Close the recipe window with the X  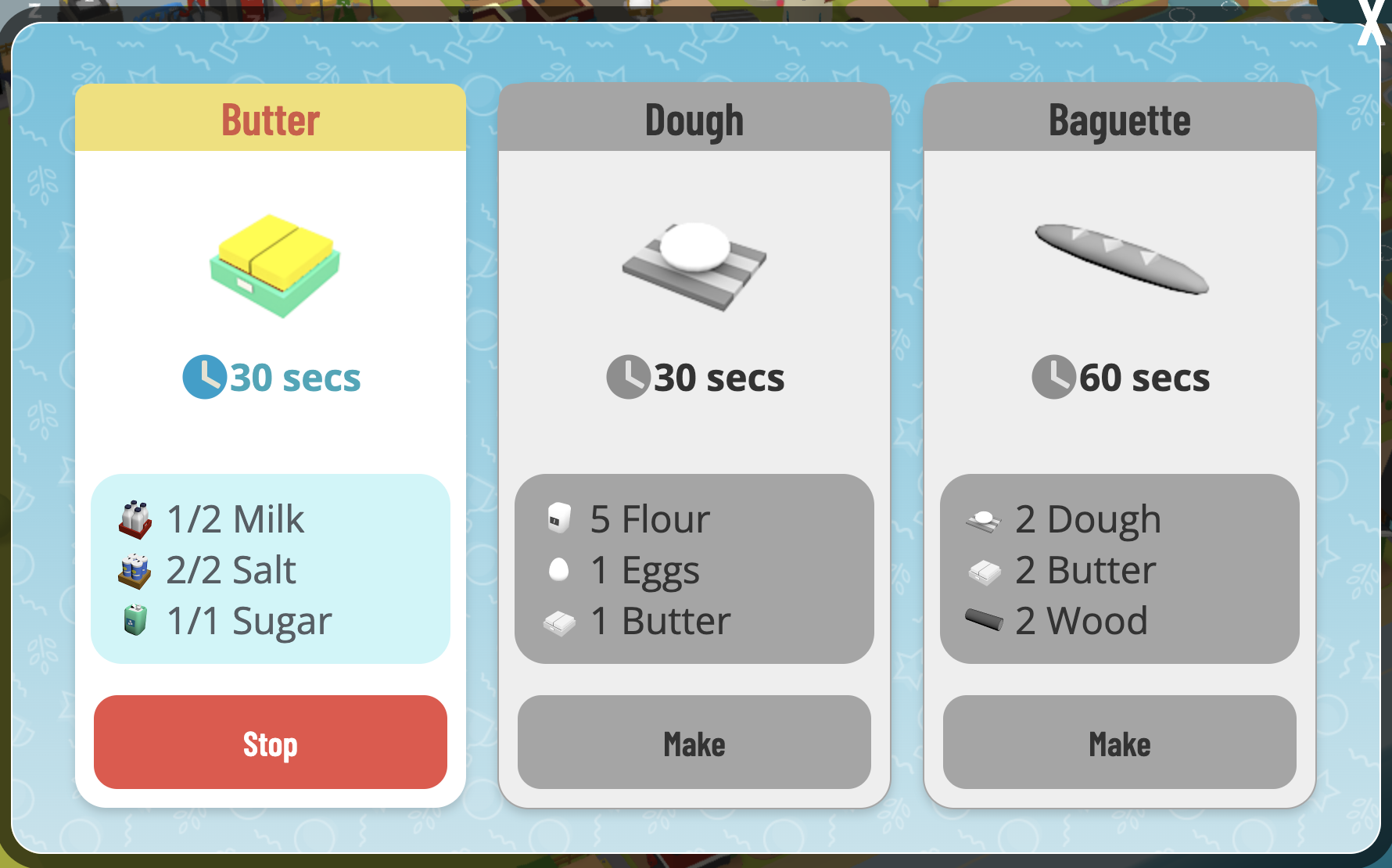1372,23
